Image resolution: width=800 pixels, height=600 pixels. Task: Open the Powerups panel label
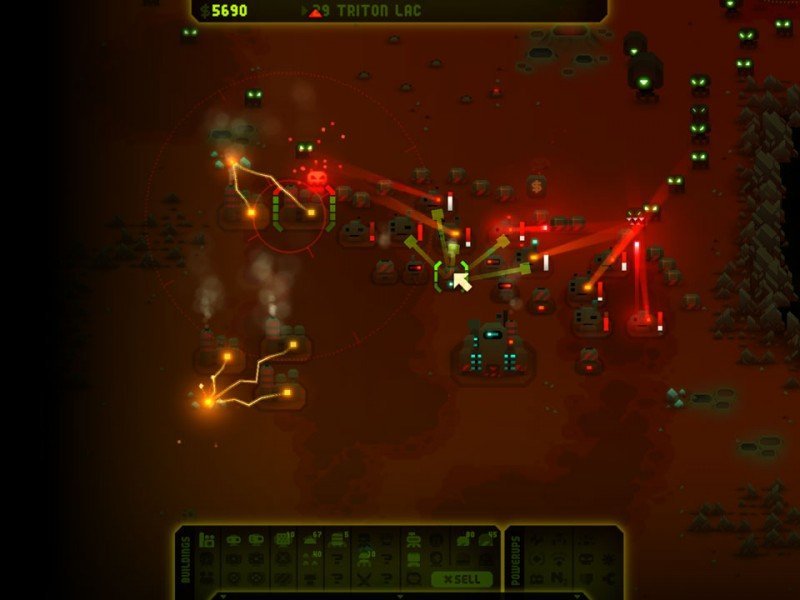[x=515, y=560]
